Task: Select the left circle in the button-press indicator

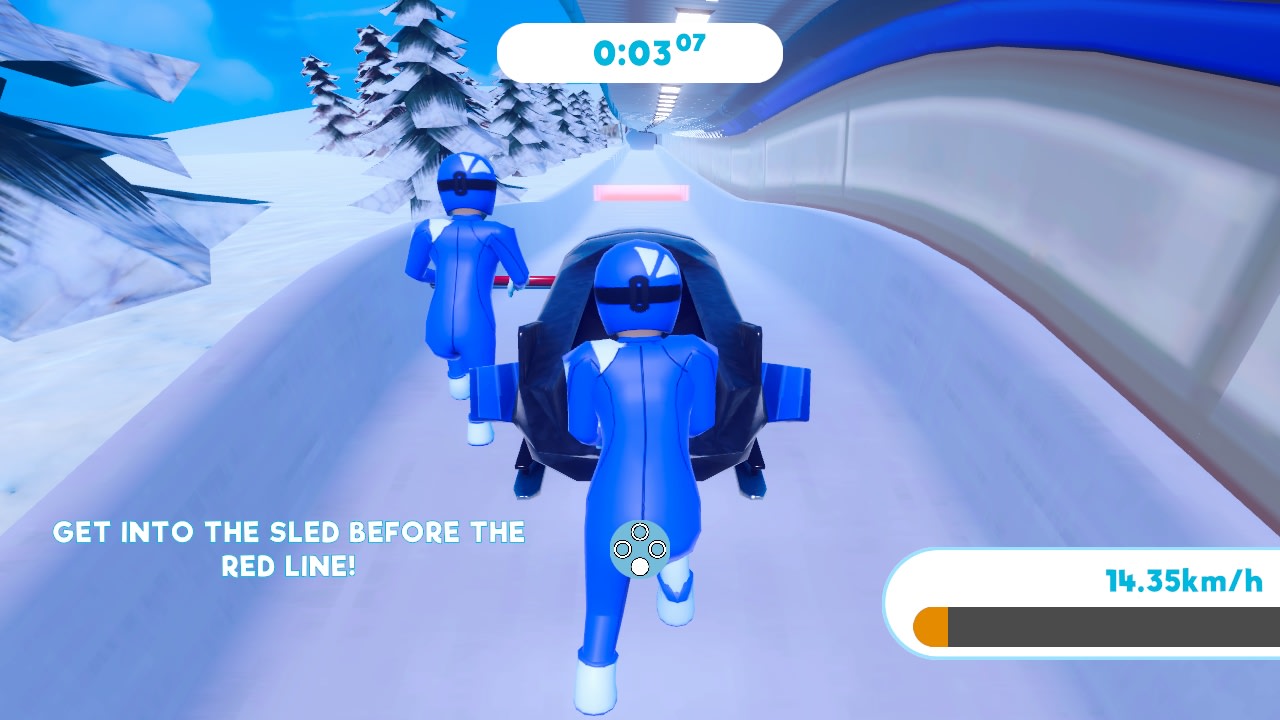Action: click(622, 549)
